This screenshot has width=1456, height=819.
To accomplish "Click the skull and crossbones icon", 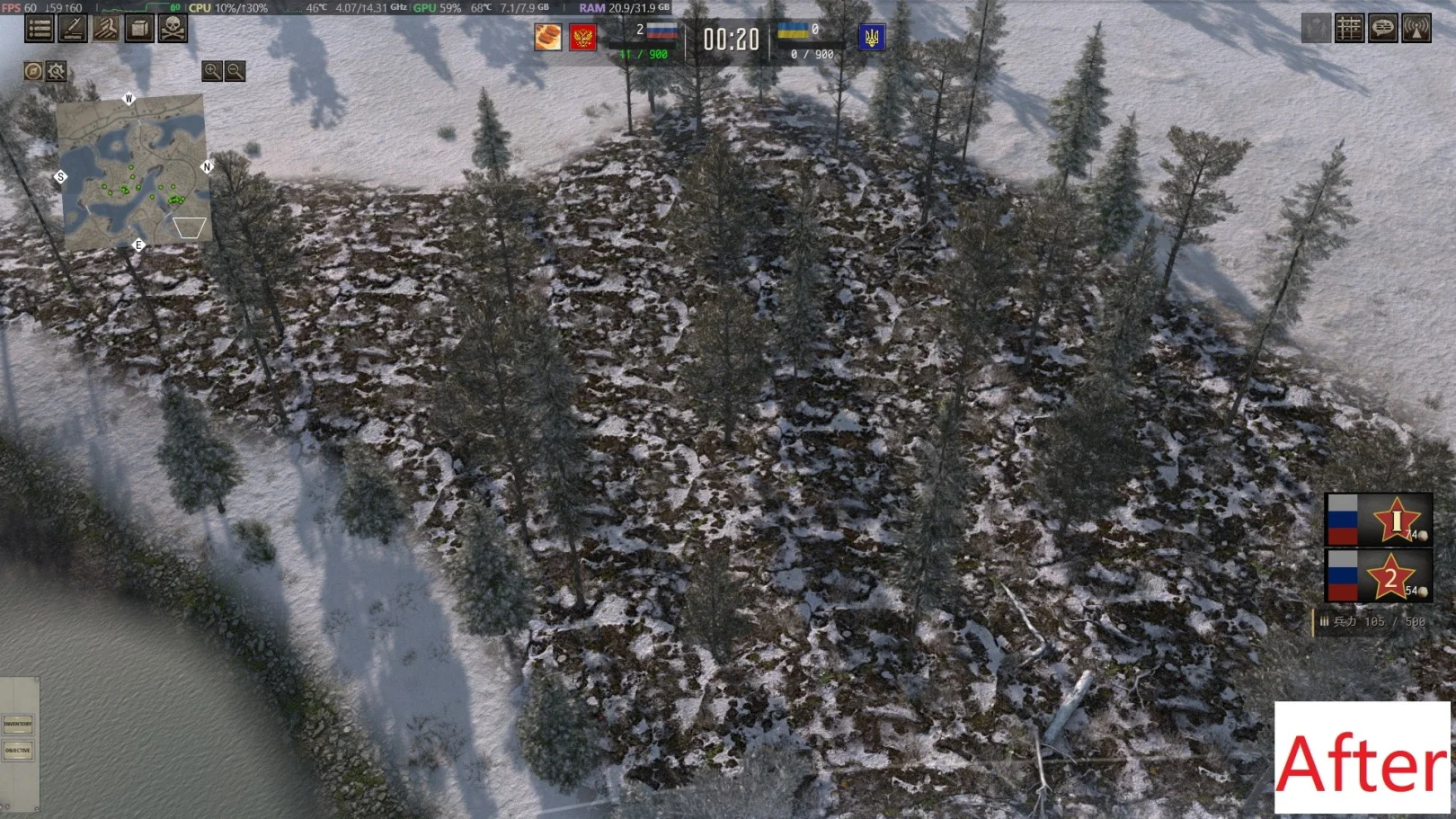I will pos(173,28).
